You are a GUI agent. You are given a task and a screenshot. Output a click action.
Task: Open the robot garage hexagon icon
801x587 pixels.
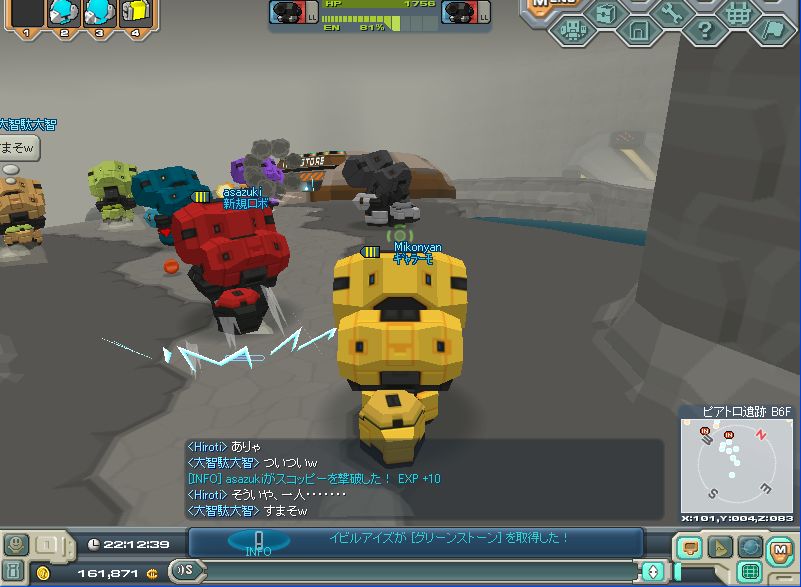(x=572, y=31)
